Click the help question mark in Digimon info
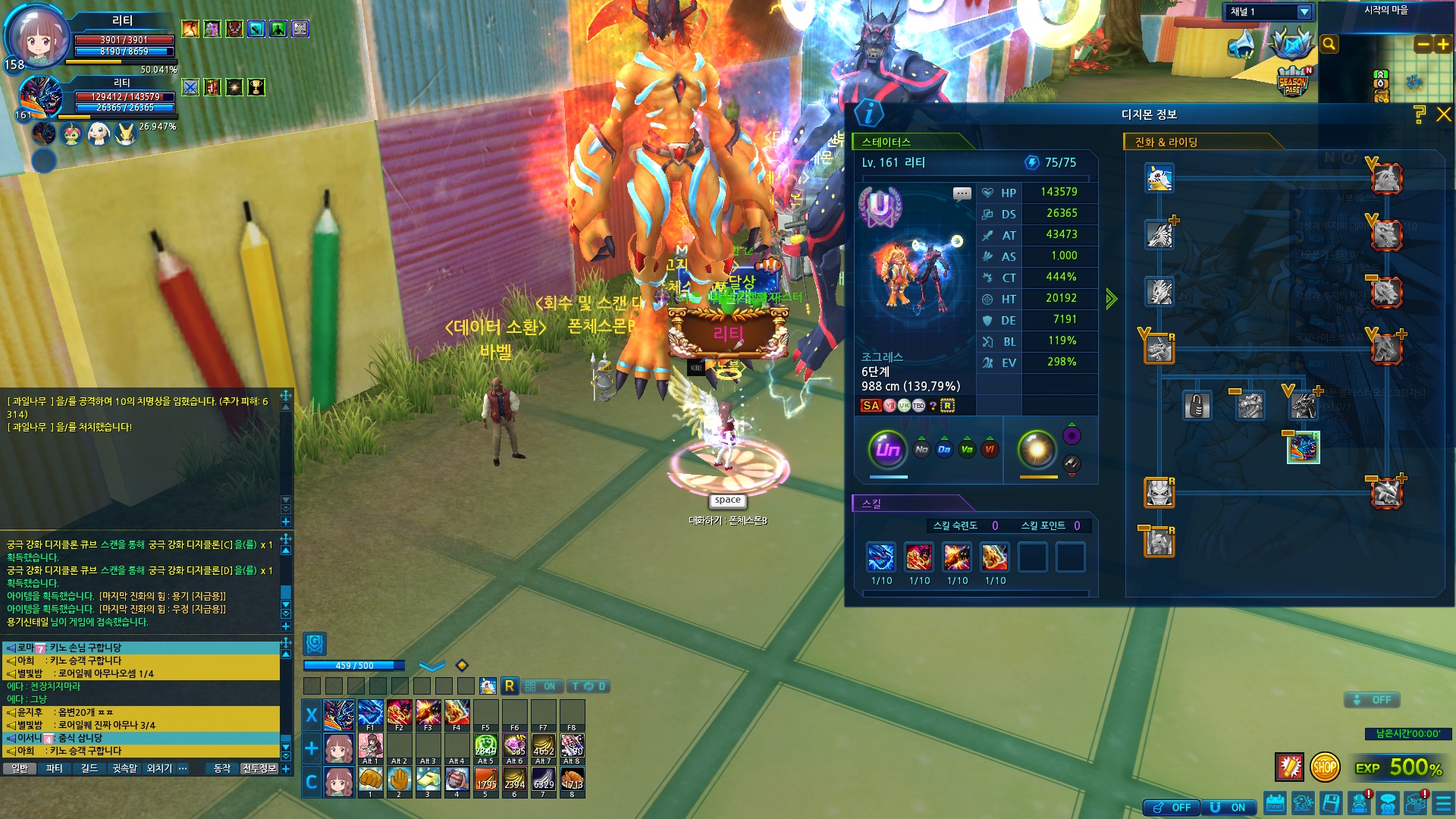1456x819 pixels. (x=1419, y=115)
